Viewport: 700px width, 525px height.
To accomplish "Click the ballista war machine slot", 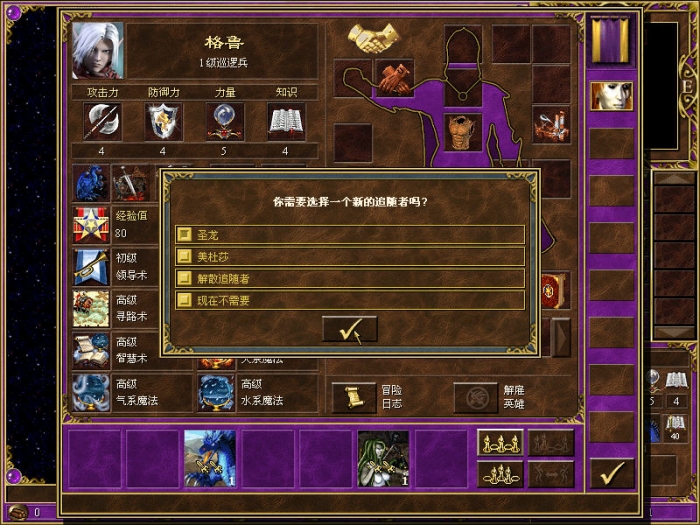I will 551,125.
